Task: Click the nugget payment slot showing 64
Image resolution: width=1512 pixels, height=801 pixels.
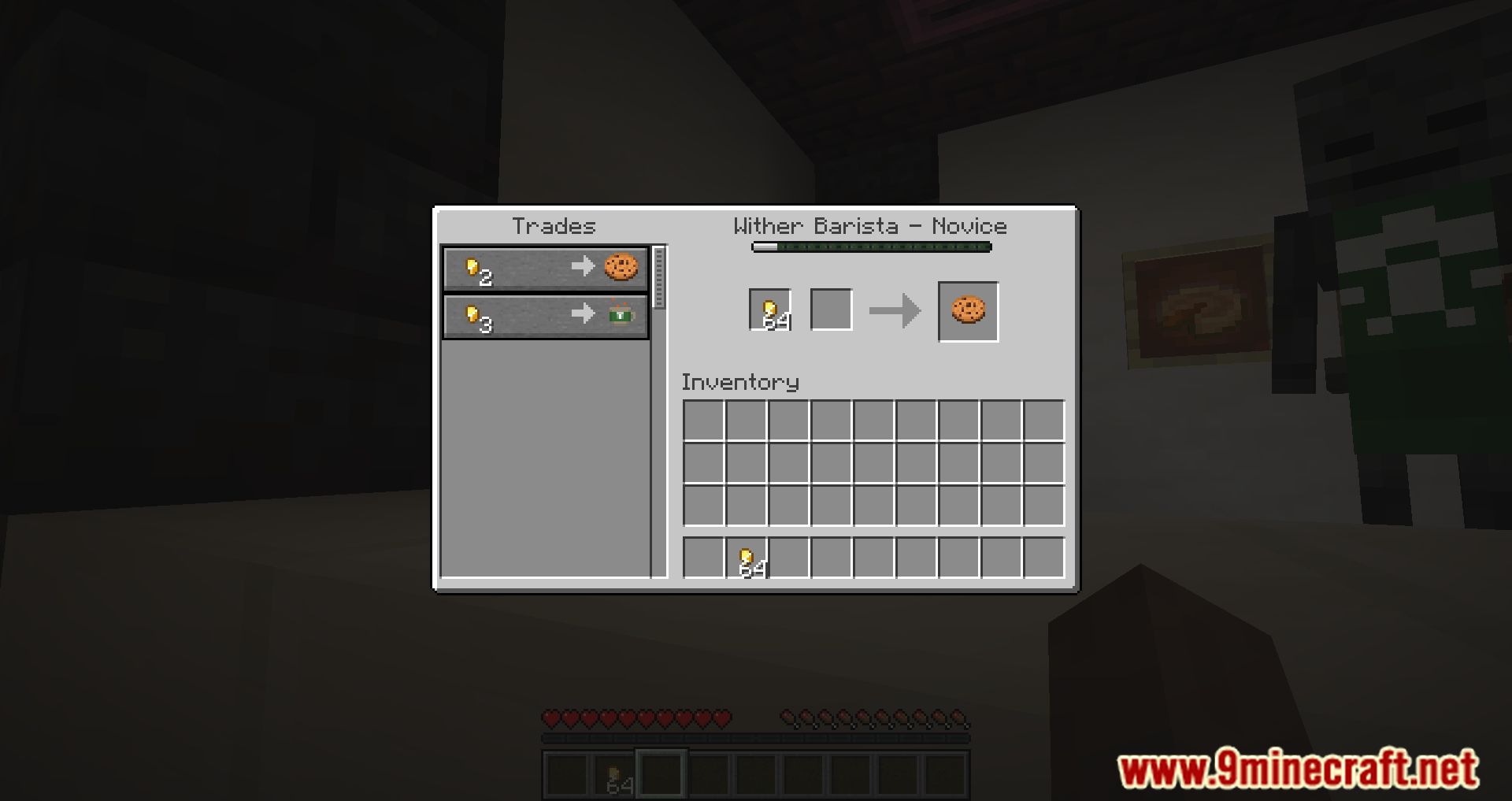Action: (768, 308)
